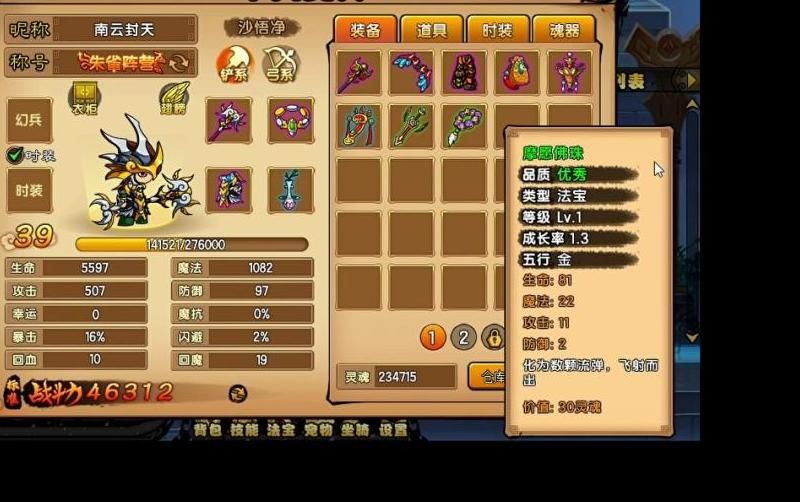The width and height of the screenshot is (800, 502).
Task: Switch to the 时装 costume tab in inventory
Action: 497,29
